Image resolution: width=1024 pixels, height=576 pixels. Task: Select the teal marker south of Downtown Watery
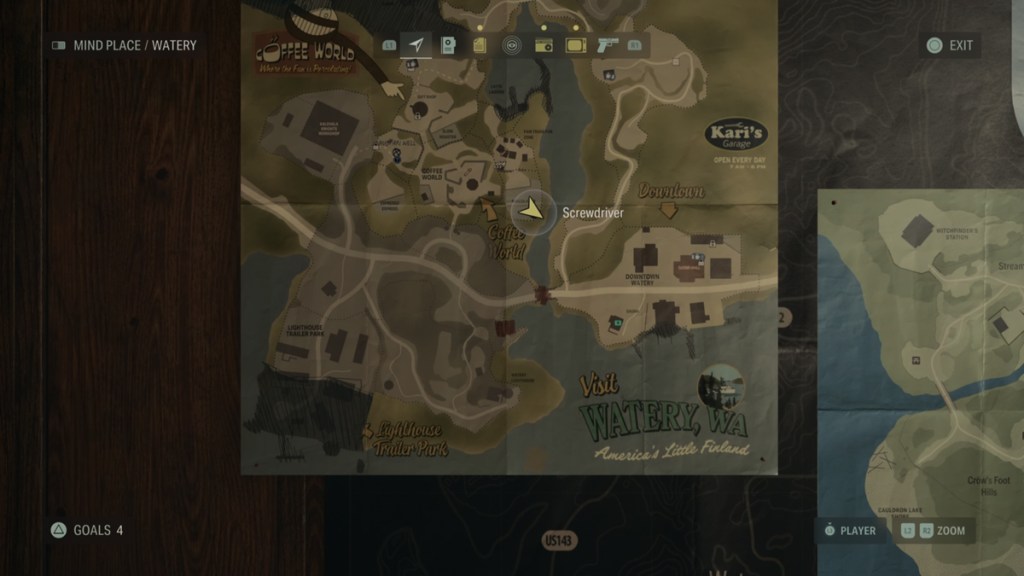618,322
